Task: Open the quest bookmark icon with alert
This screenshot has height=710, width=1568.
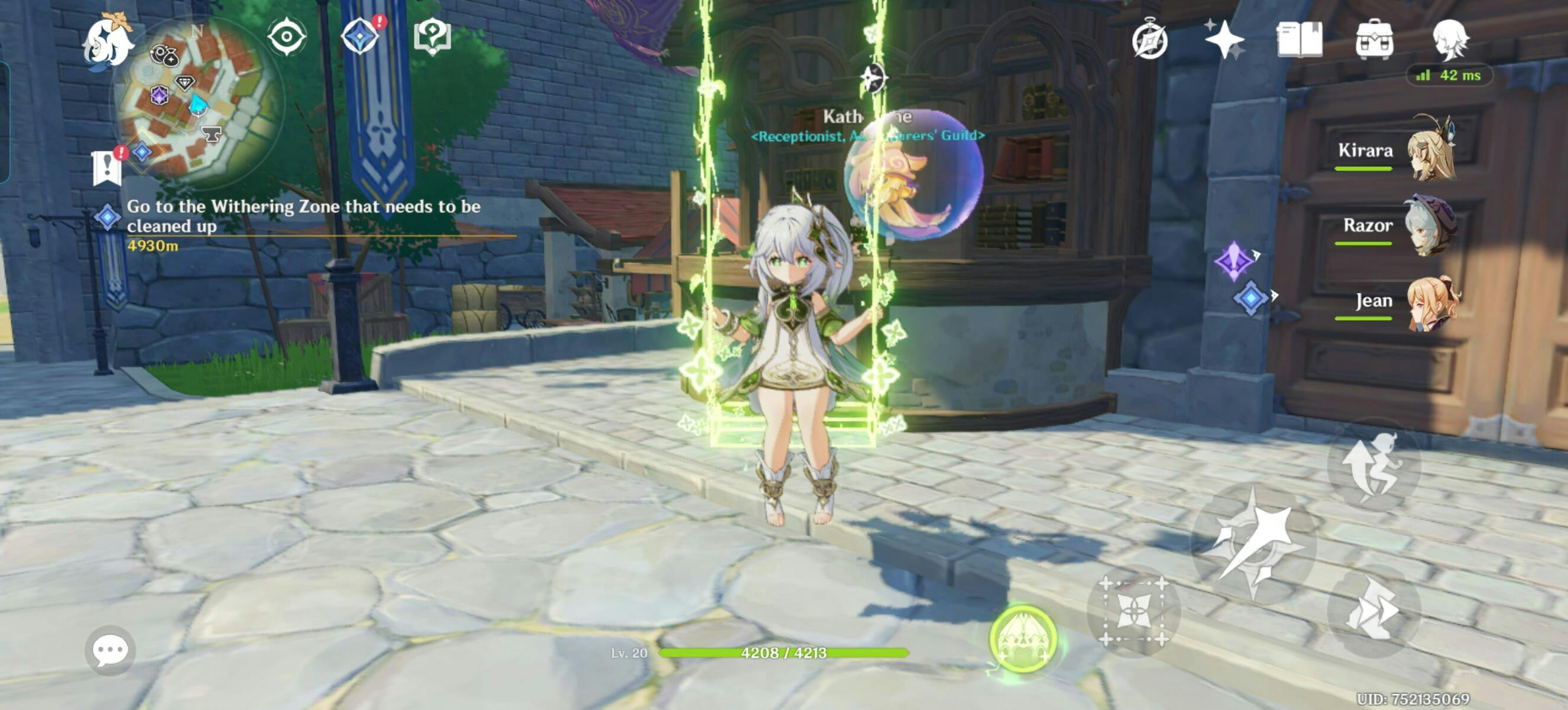Action: 108,166
